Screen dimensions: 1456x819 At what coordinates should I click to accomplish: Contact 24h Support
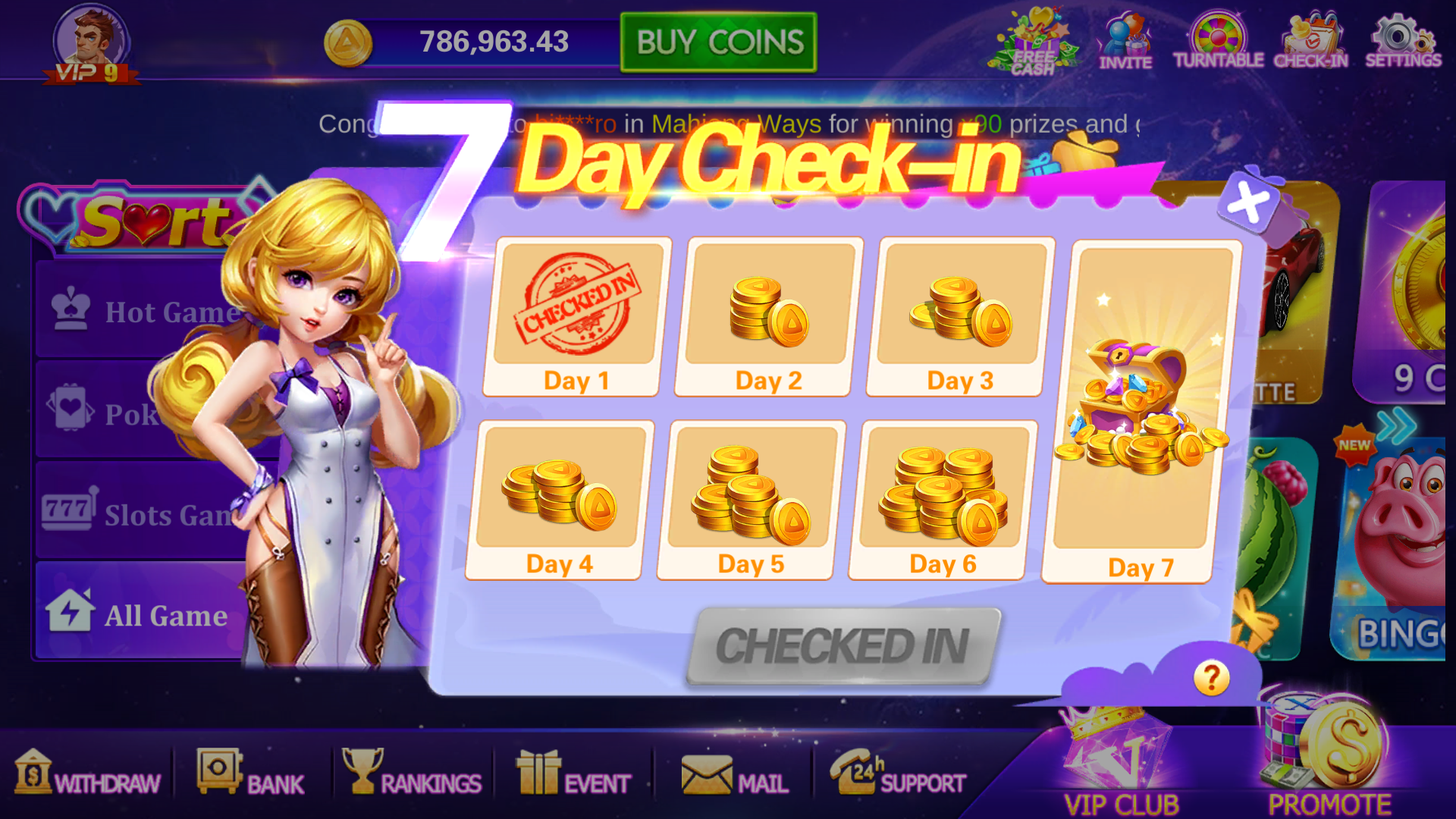pyautogui.click(x=898, y=774)
